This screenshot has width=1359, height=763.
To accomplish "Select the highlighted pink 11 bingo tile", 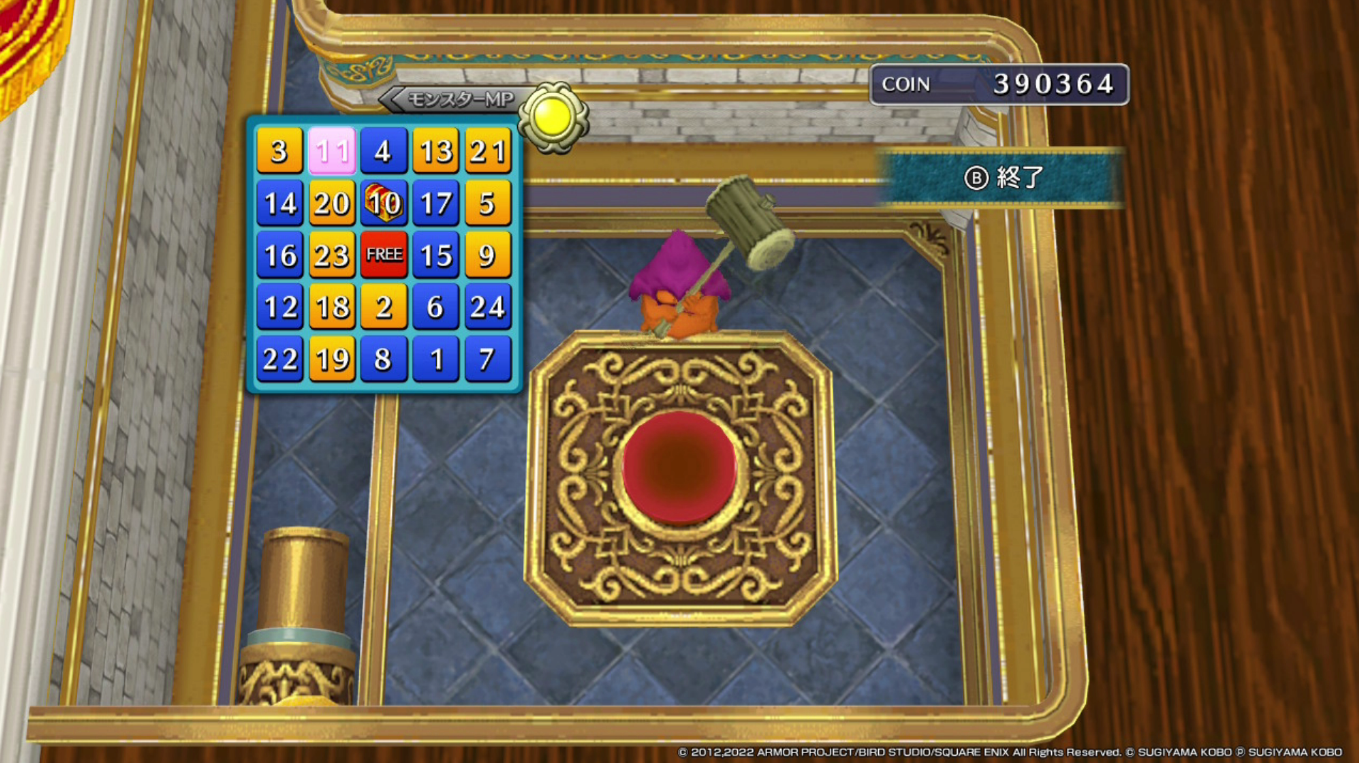I will (331, 151).
